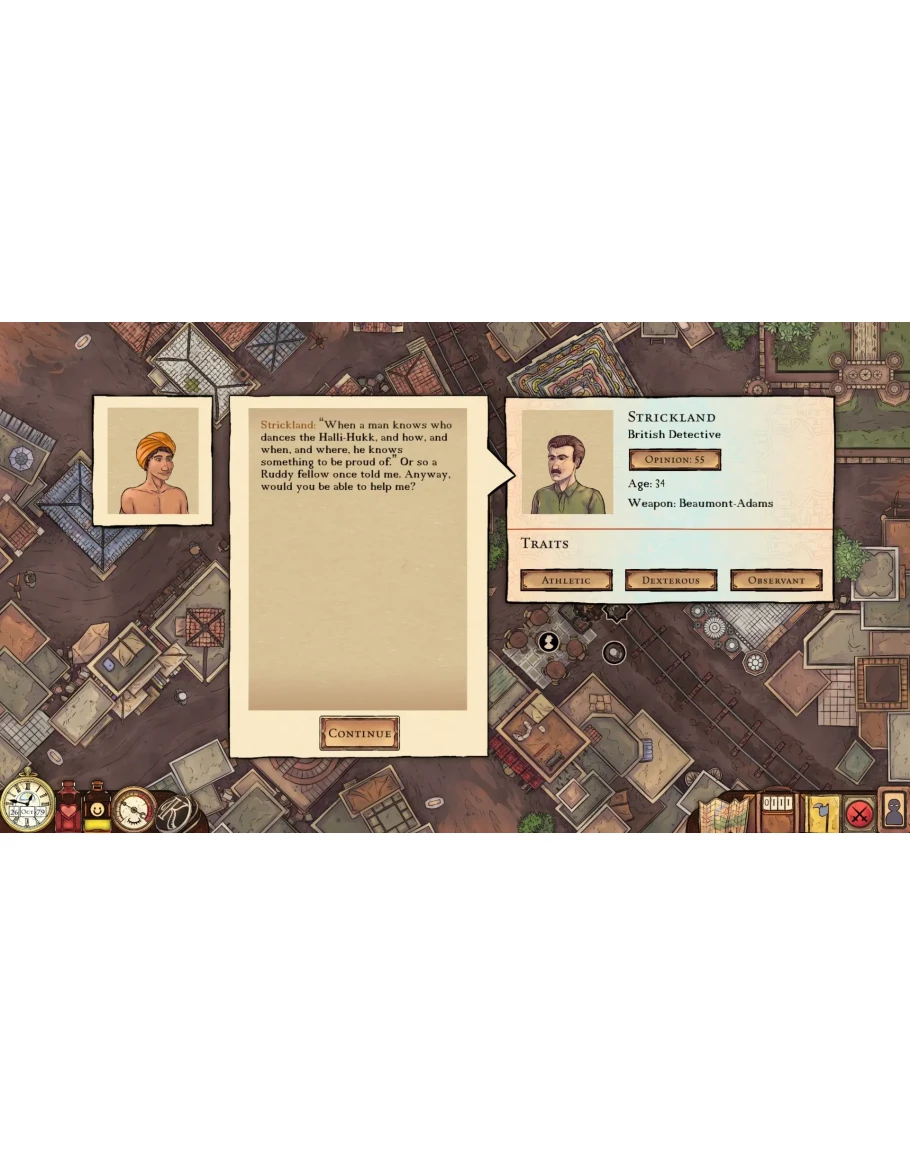The width and height of the screenshot is (910, 1155).
Task: Click the pocket watch calendar
Action: coord(27,805)
